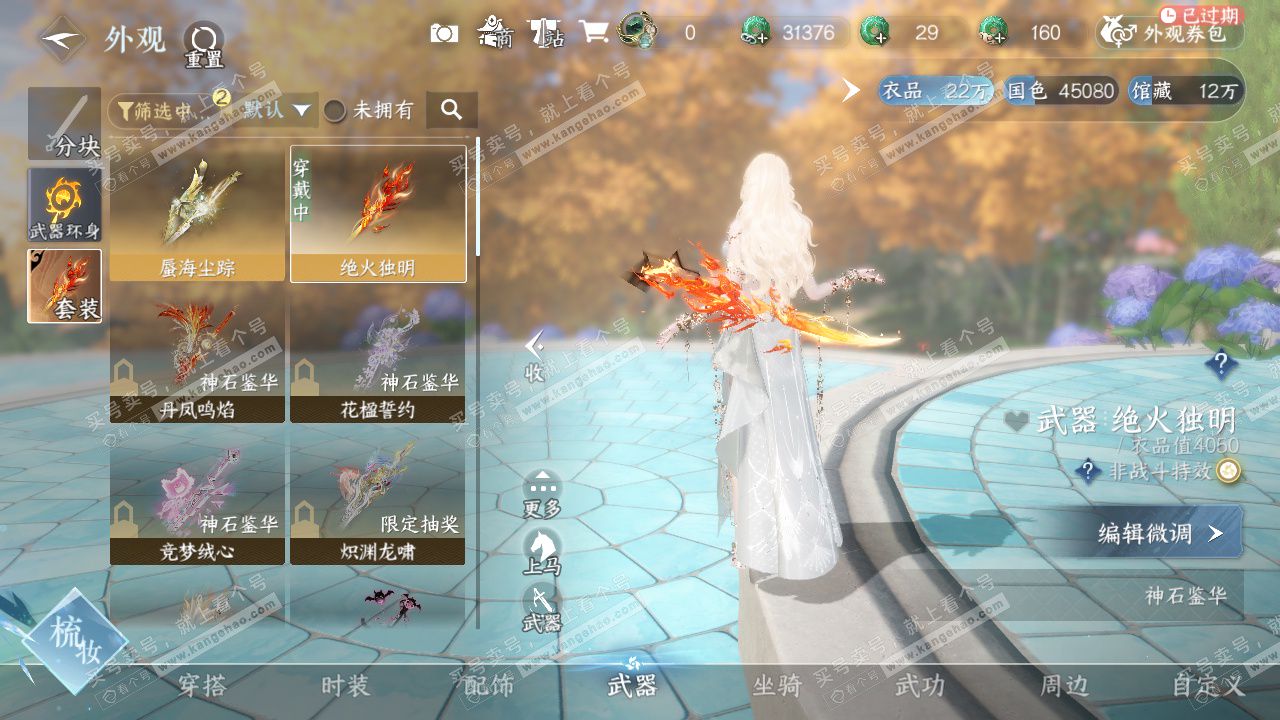Open the 外观券包 voucher pack
This screenshot has width=1280, height=720.
1170,33
